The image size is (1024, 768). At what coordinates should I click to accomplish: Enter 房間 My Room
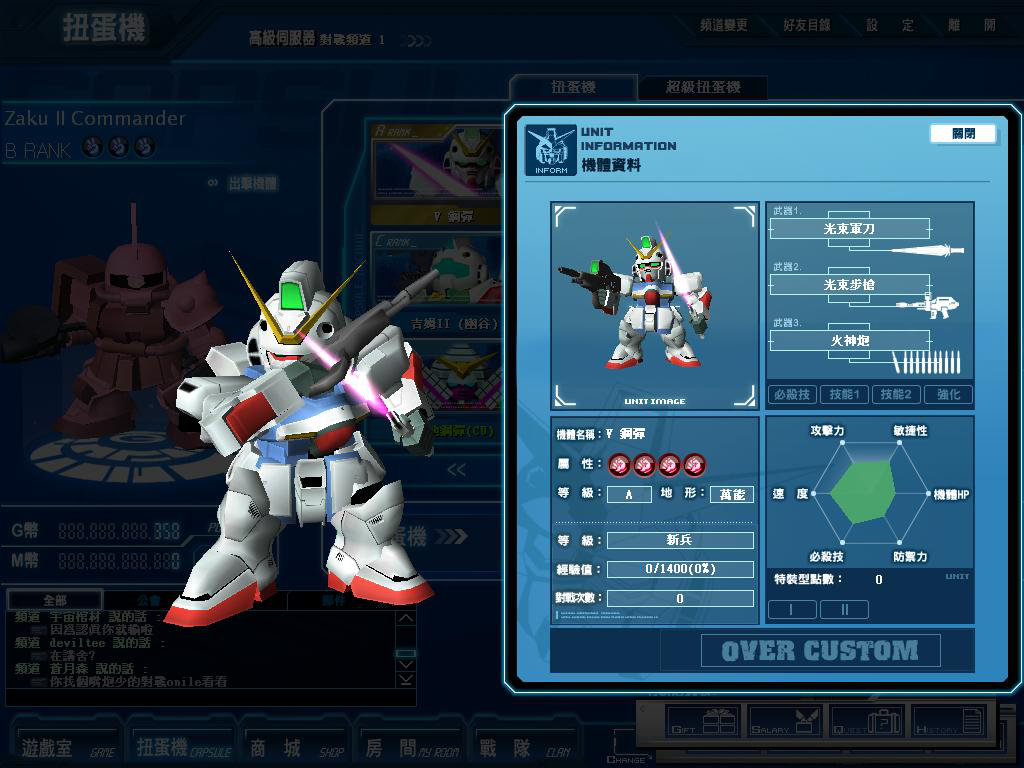click(405, 747)
